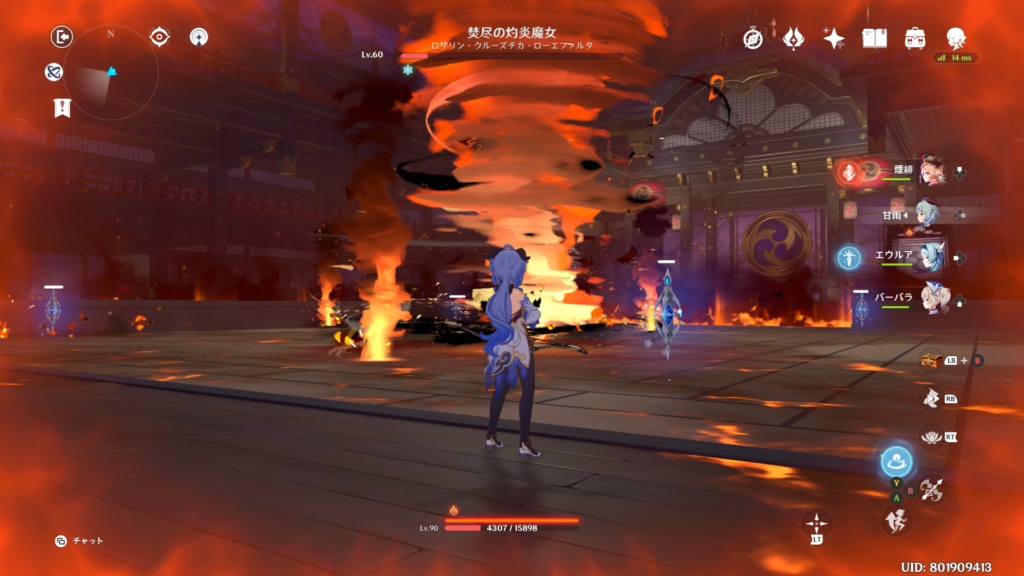The width and height of the screenshot is (1024, 576).
Task: Open the minimap
Action: pyautogui.click(x=110, y=71)
